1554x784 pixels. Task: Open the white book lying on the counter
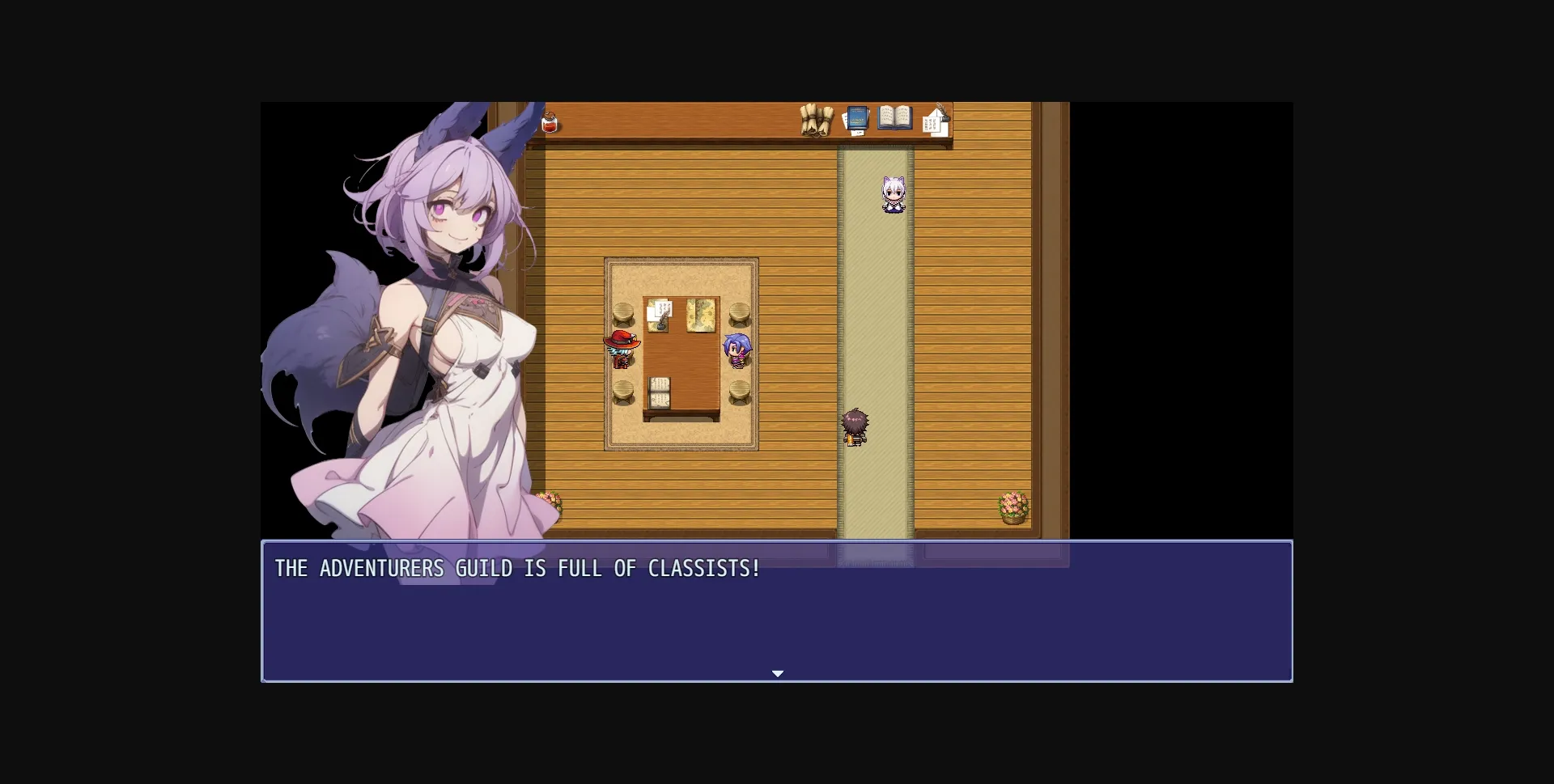(x=894, y=117)
